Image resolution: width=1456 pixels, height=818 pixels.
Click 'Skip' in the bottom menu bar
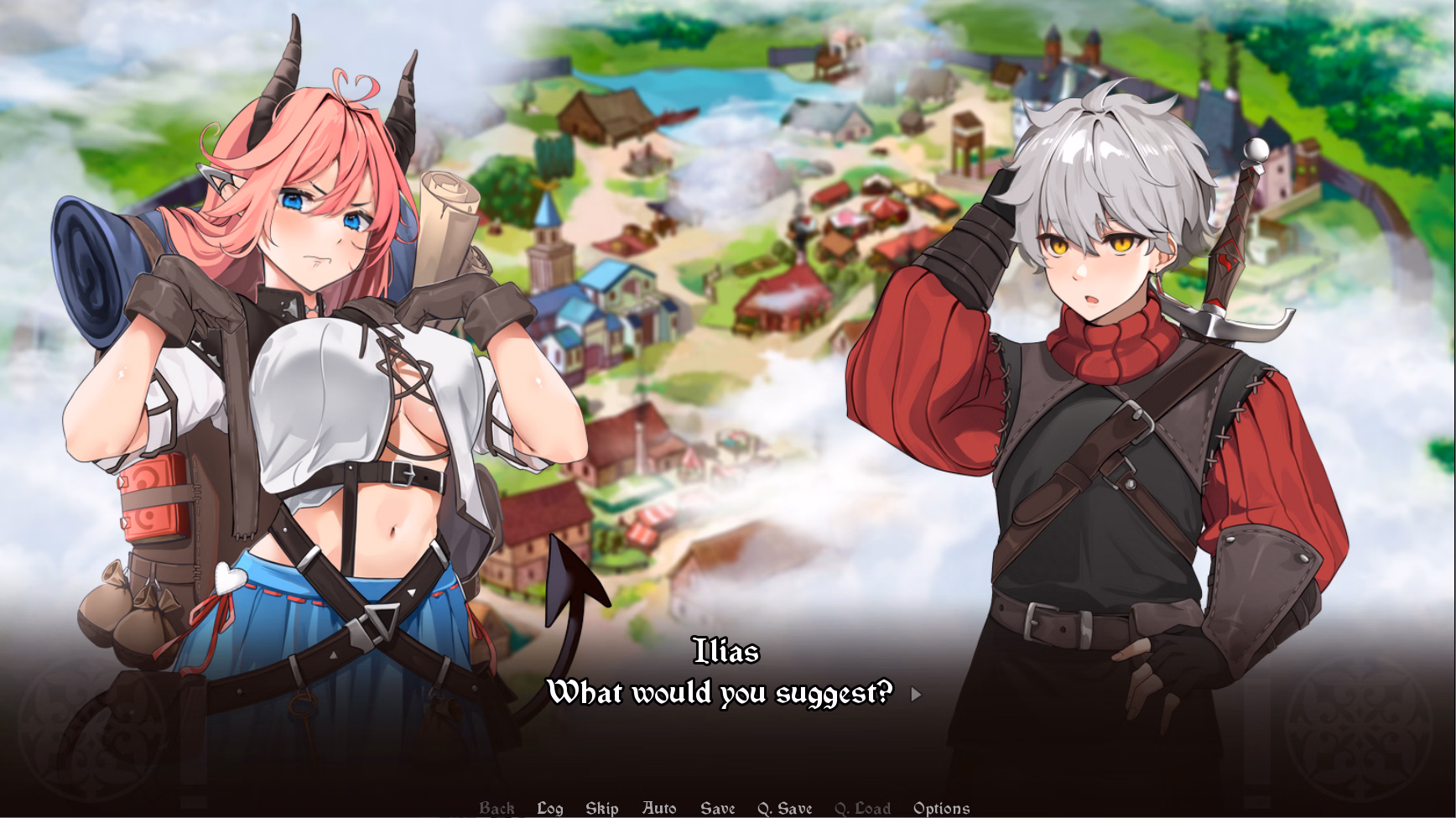pos(601,808)
